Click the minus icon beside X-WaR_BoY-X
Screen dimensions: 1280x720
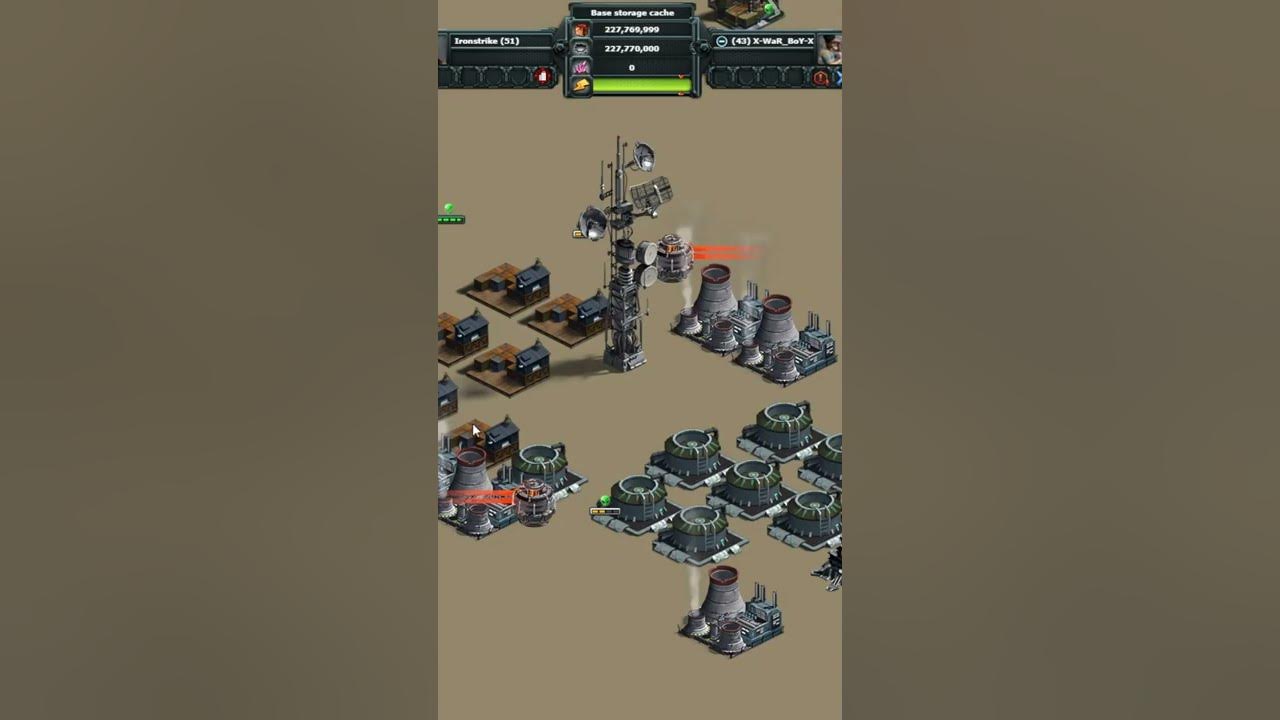722,41
